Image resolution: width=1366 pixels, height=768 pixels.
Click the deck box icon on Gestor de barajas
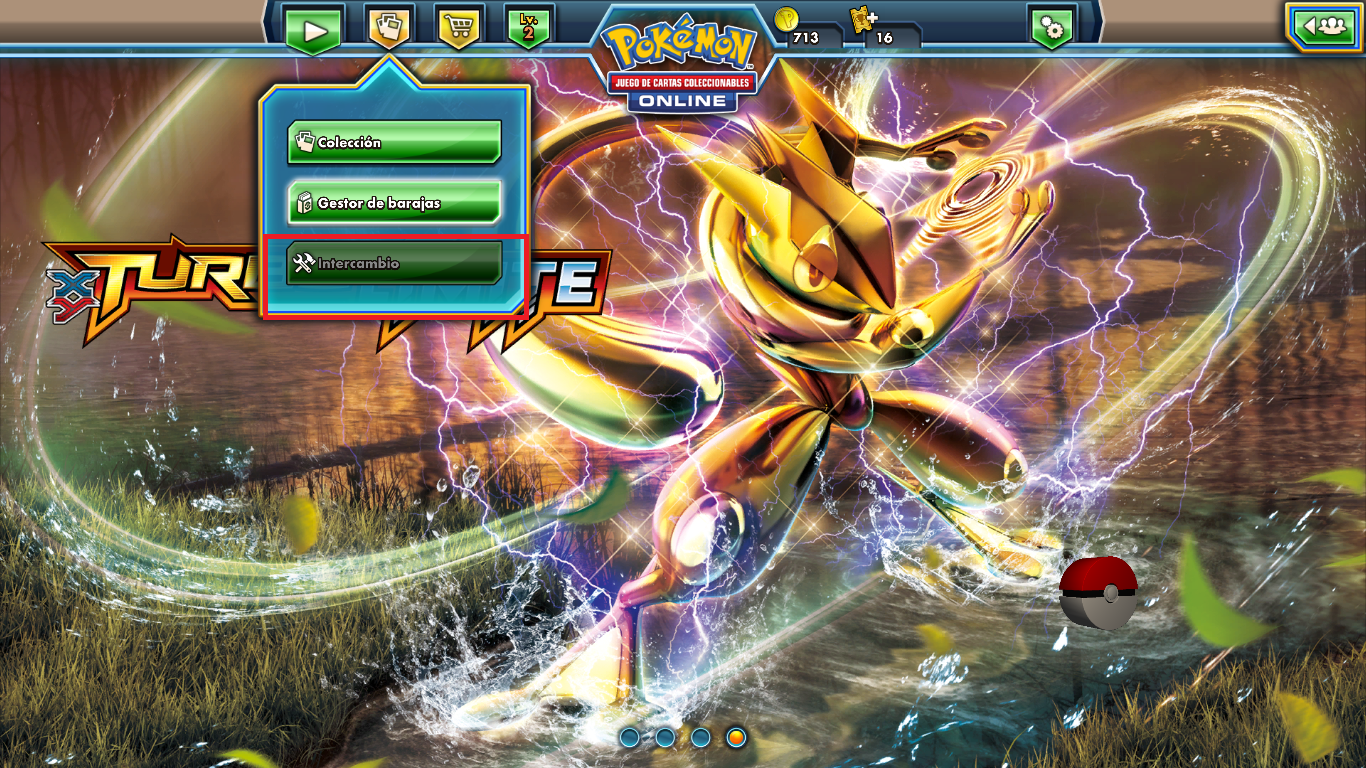click(x=306, y=202)
